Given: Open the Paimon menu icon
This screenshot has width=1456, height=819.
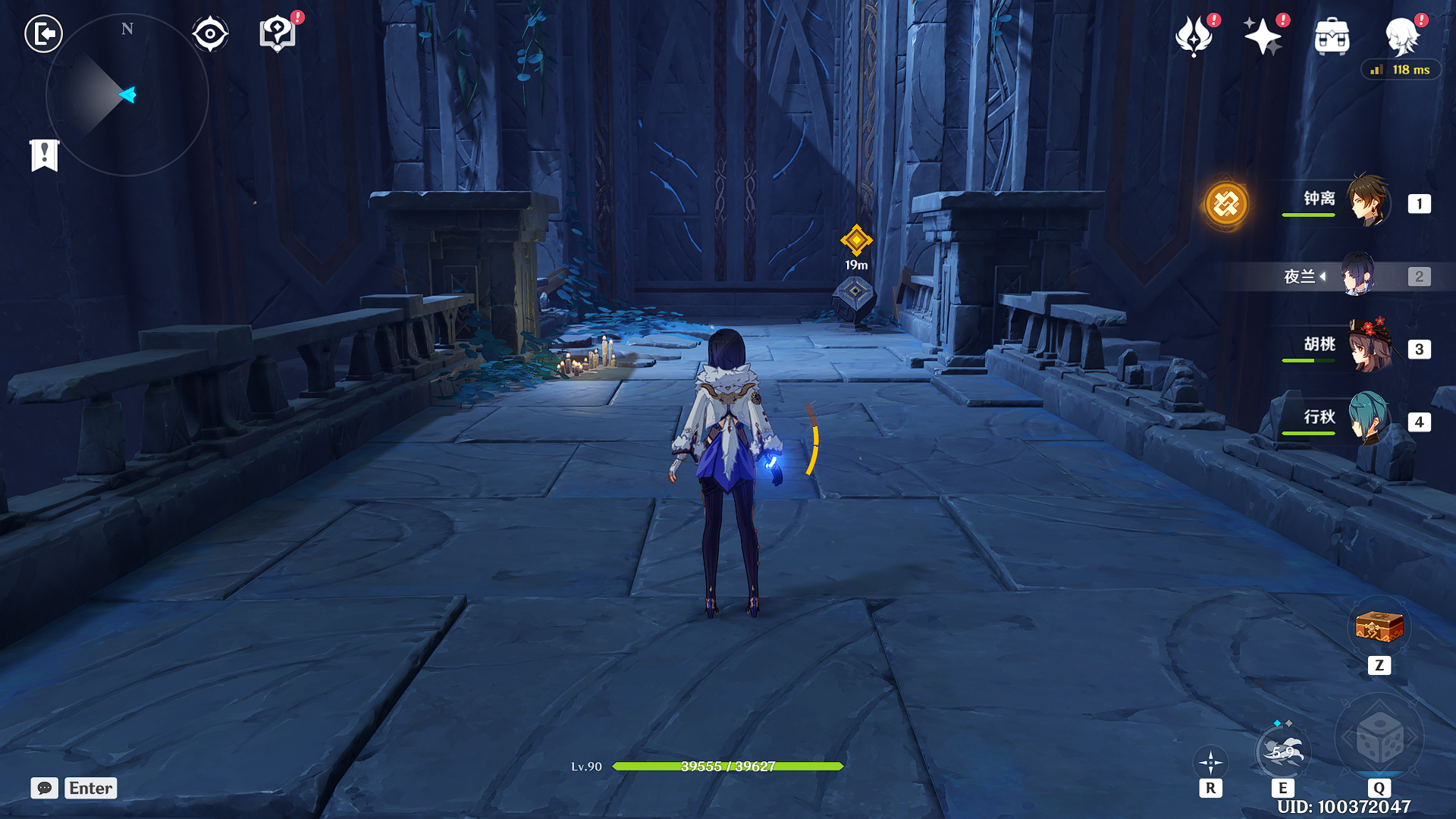Looking at the screenshot, I should tap(1401, 36).
